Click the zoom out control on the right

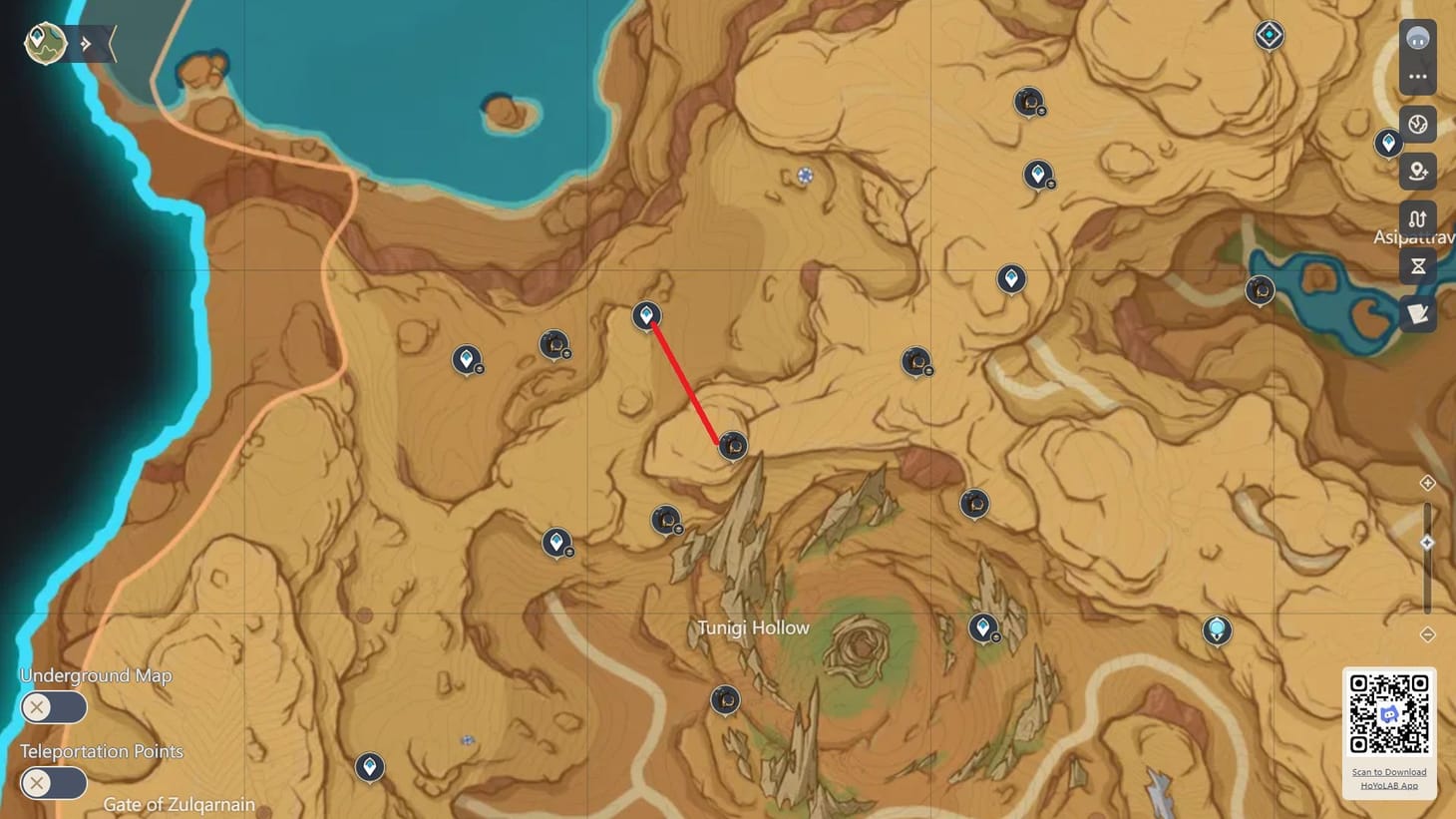(x=1427, y=632)
